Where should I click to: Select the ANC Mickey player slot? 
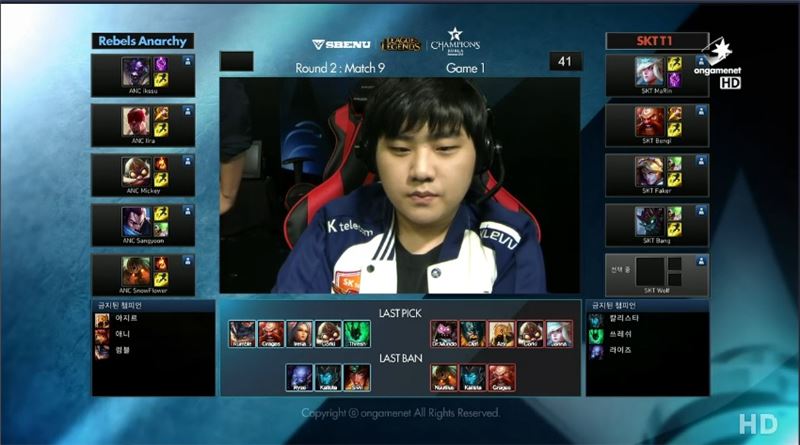click(x=143, y=176)
